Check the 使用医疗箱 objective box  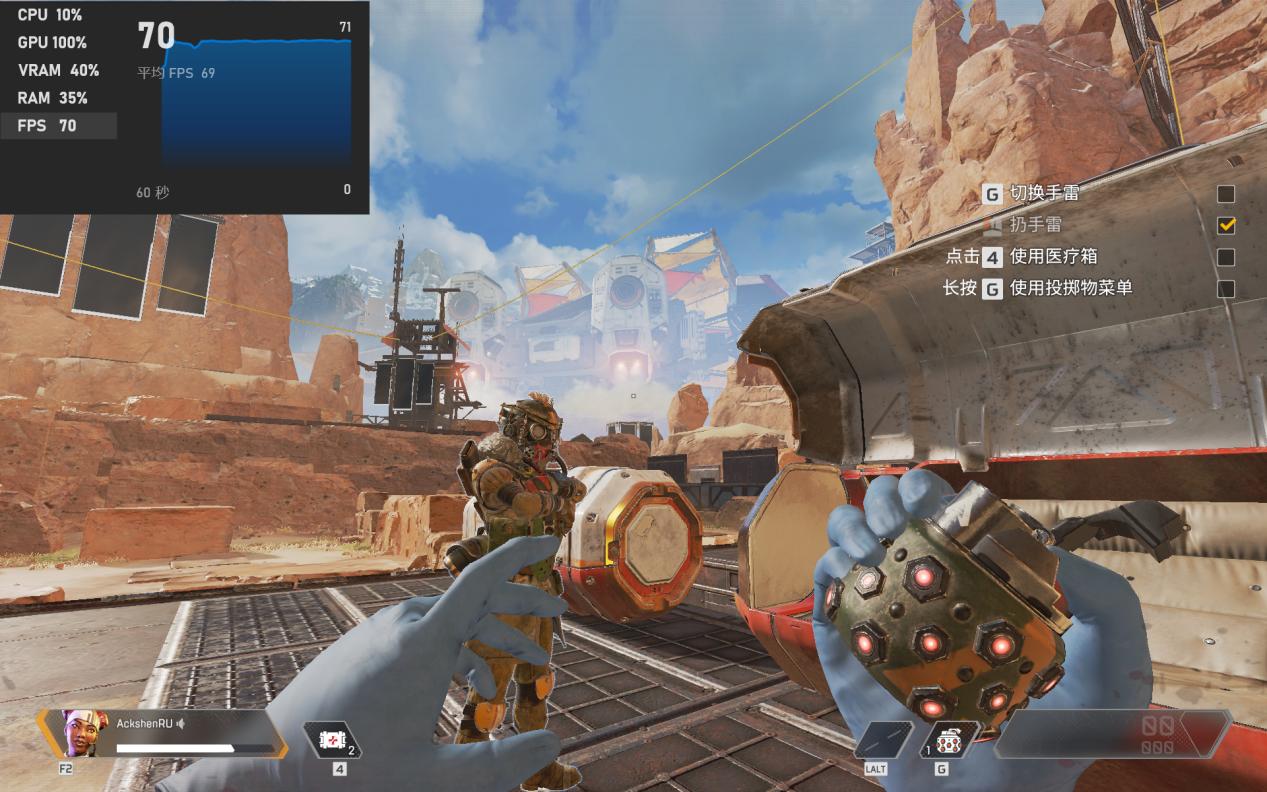pos(1225,257)
